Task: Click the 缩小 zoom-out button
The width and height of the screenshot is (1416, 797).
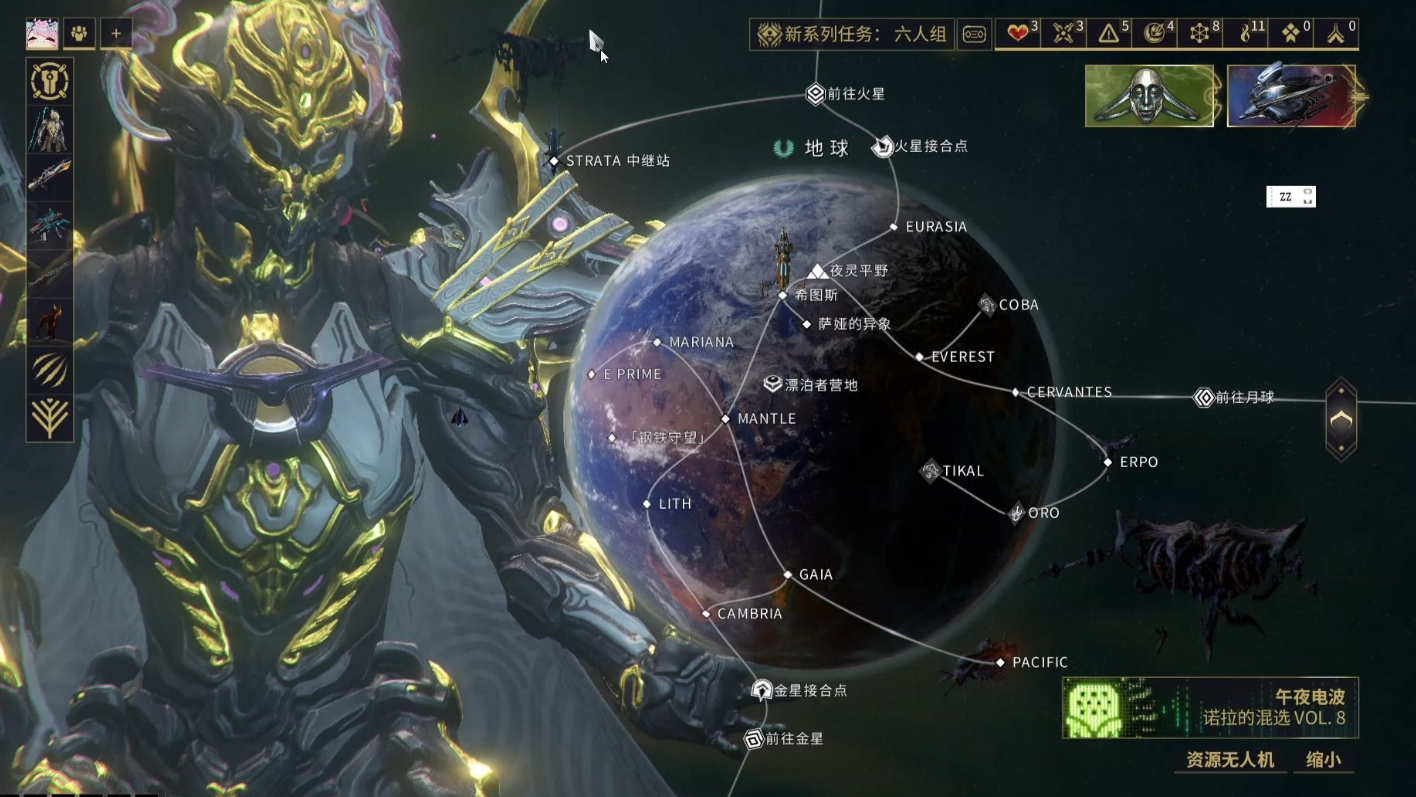Action: coord(1325,760)
